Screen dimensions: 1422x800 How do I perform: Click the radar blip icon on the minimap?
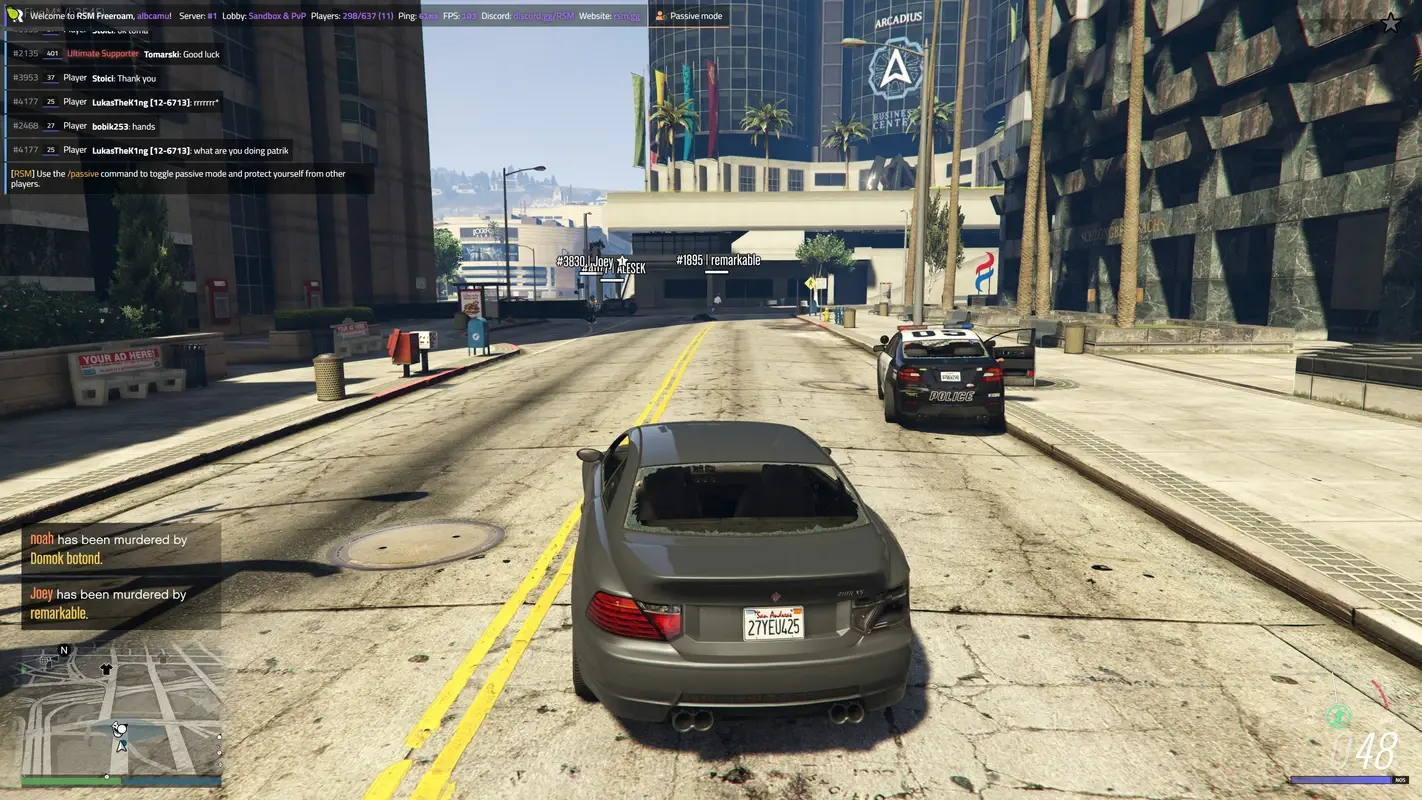(x=120, y=730)
